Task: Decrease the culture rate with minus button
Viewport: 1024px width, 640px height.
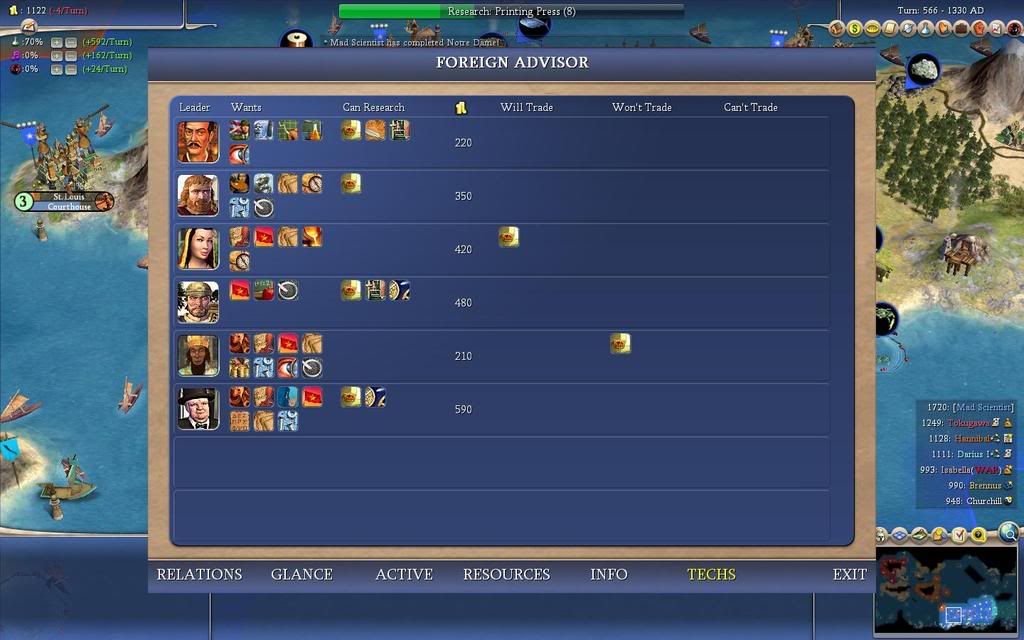Action: click(71, 56)
